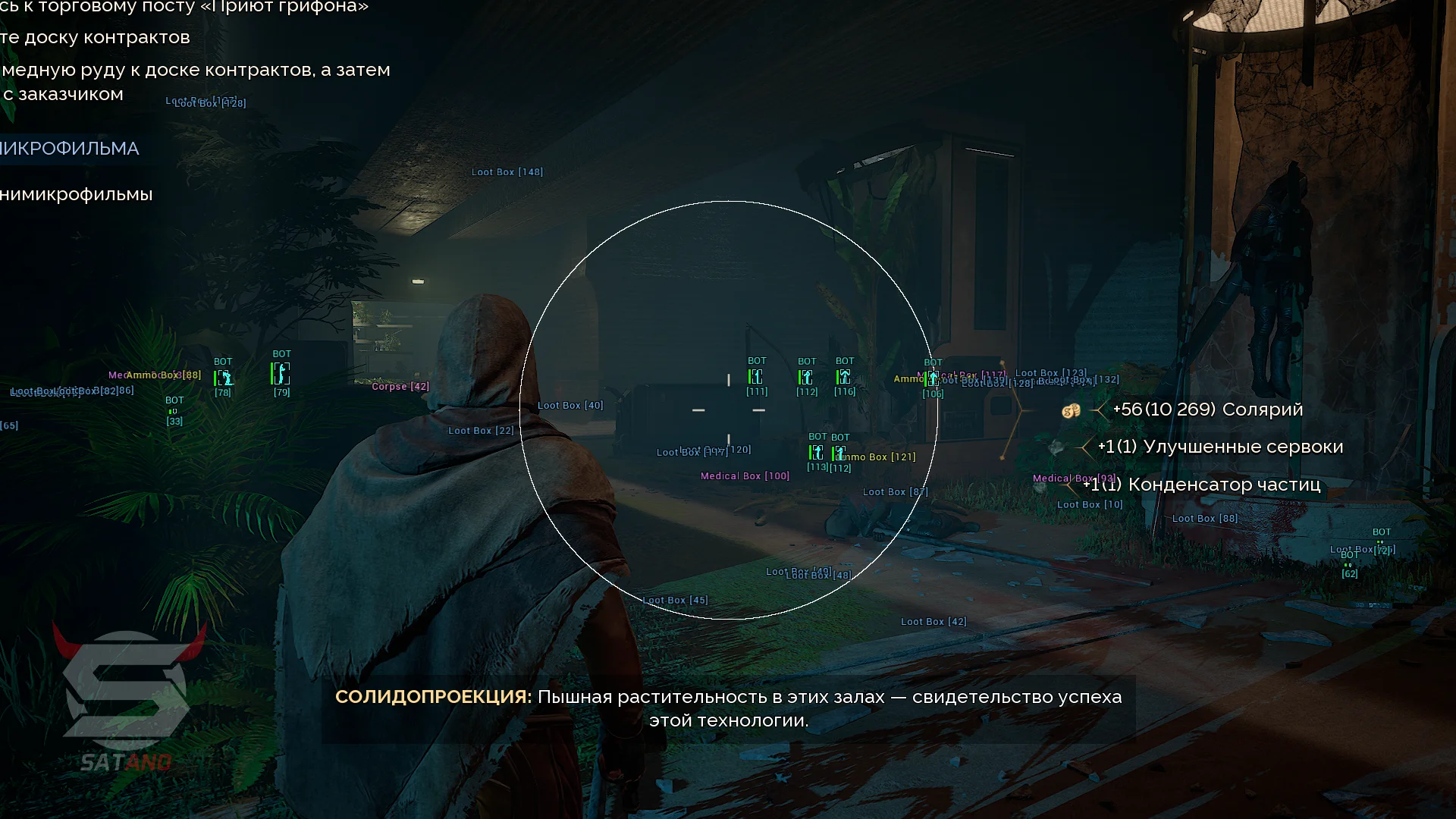Click the Solari coin loot icon
Image resolution: width=1456 pixels, height=819 pixels.
tap(1071, 410)
